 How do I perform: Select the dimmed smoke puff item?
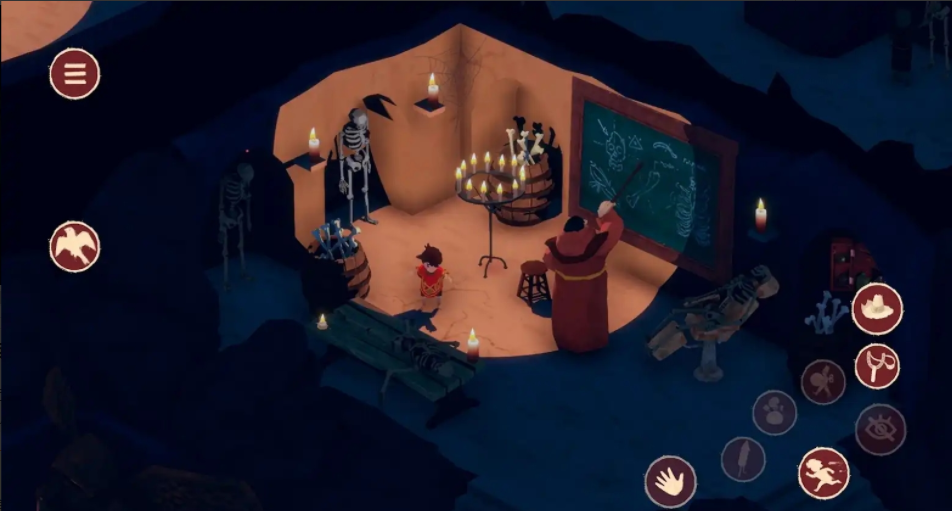[x=774, y=413]
